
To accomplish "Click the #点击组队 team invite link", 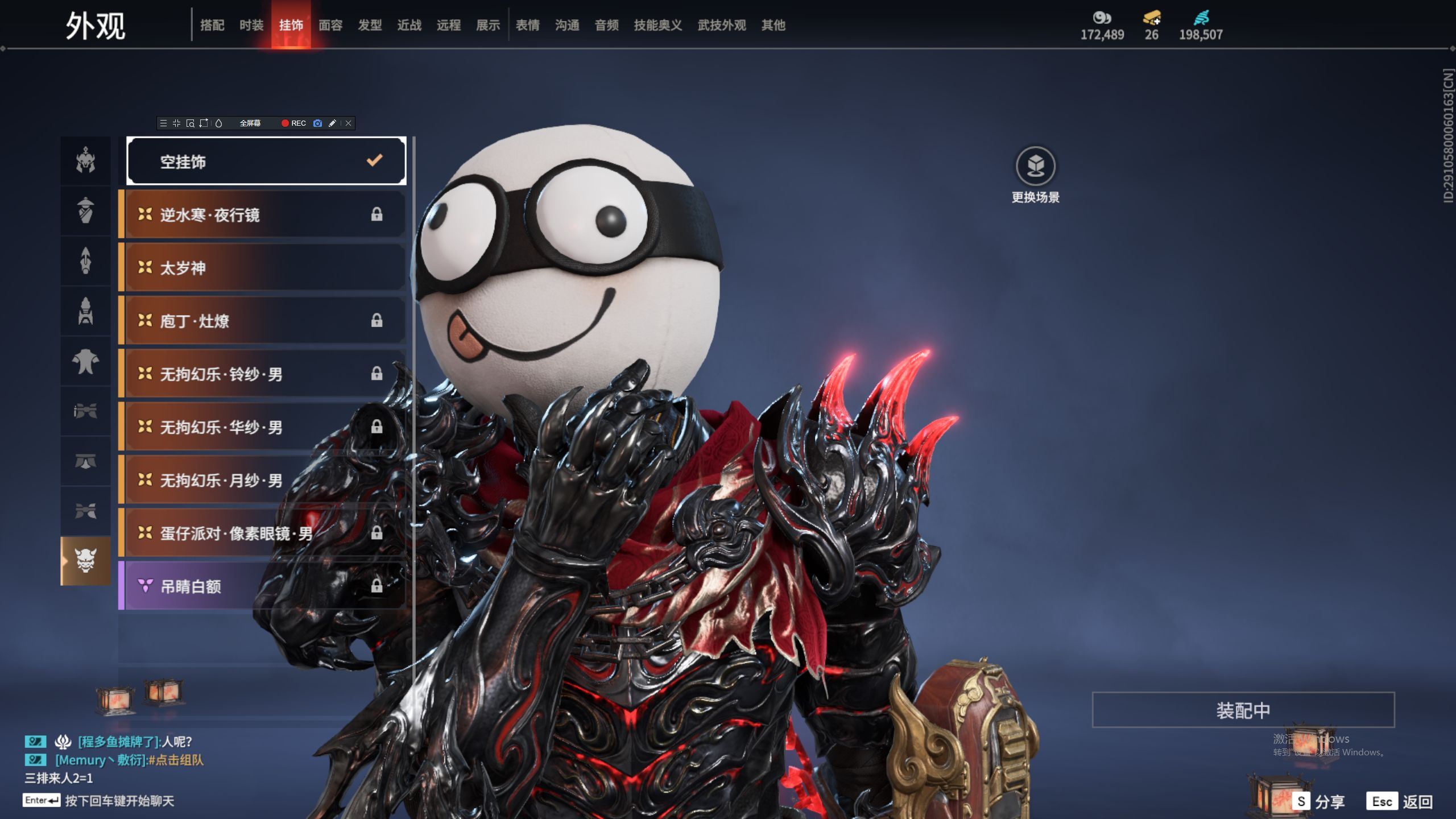I will [x=176, y=760].
